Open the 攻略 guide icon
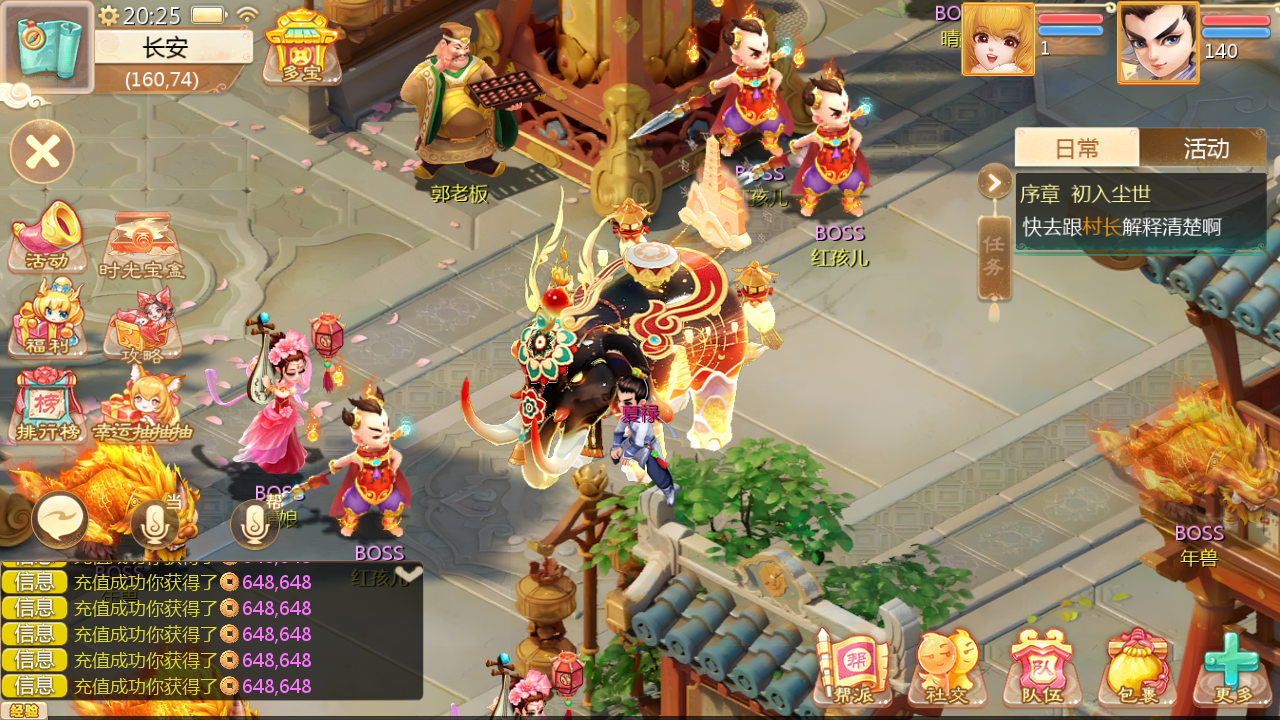 pos(142,326)
